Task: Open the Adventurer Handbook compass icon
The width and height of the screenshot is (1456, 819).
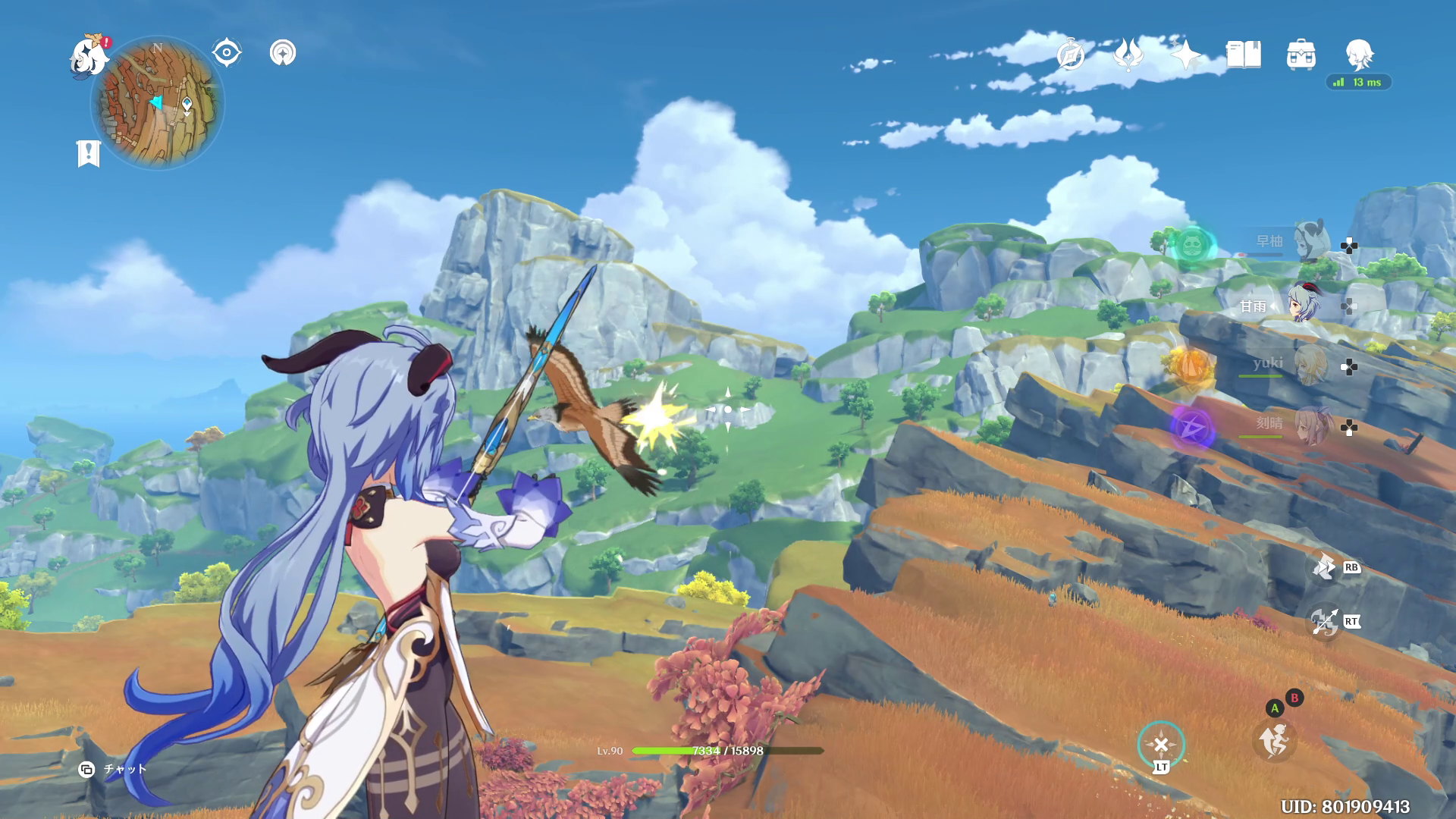Action: tap(1071, 55)
